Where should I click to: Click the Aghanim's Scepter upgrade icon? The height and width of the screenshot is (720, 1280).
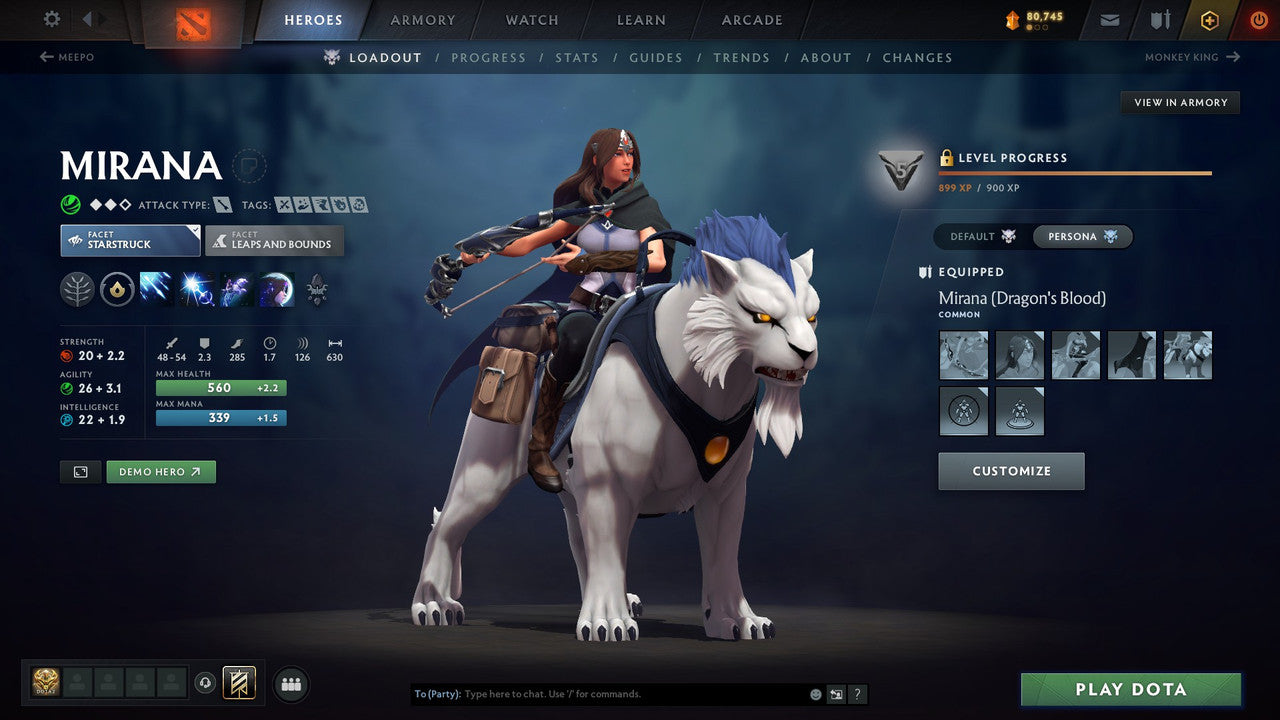tap(316, 290)
